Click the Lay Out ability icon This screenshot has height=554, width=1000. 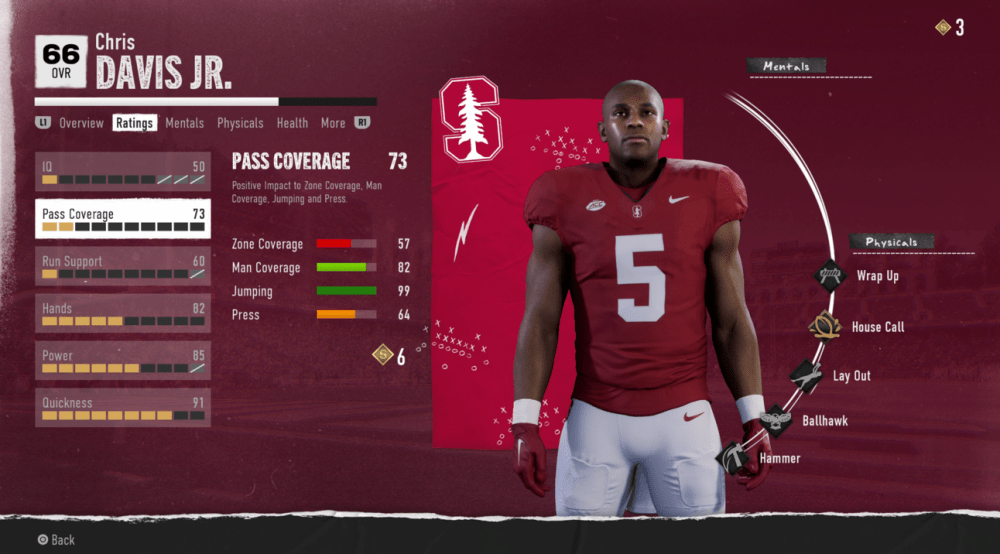(806, 376)
